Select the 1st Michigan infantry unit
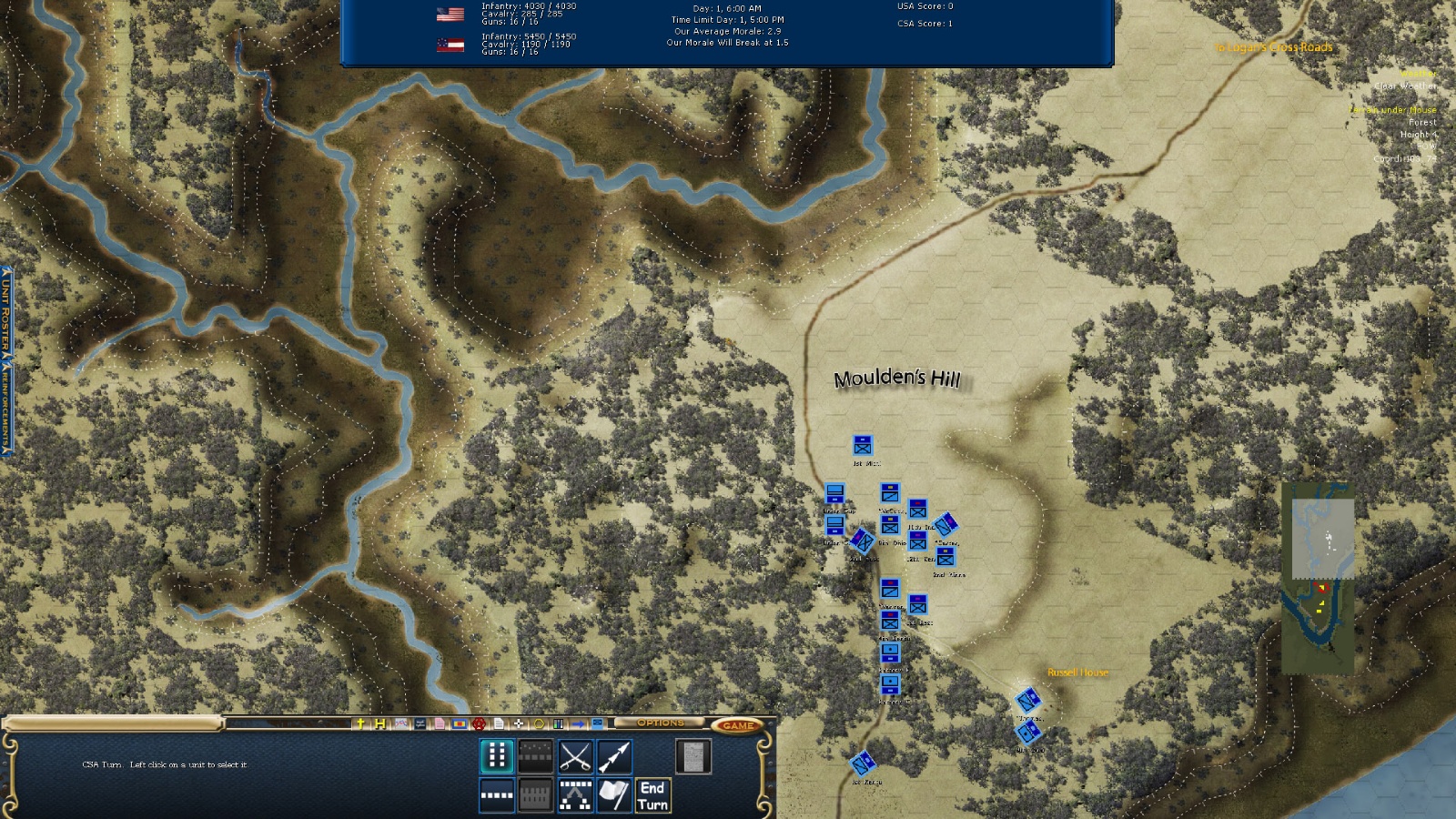Screen dimensions: 1456x819 863,445
